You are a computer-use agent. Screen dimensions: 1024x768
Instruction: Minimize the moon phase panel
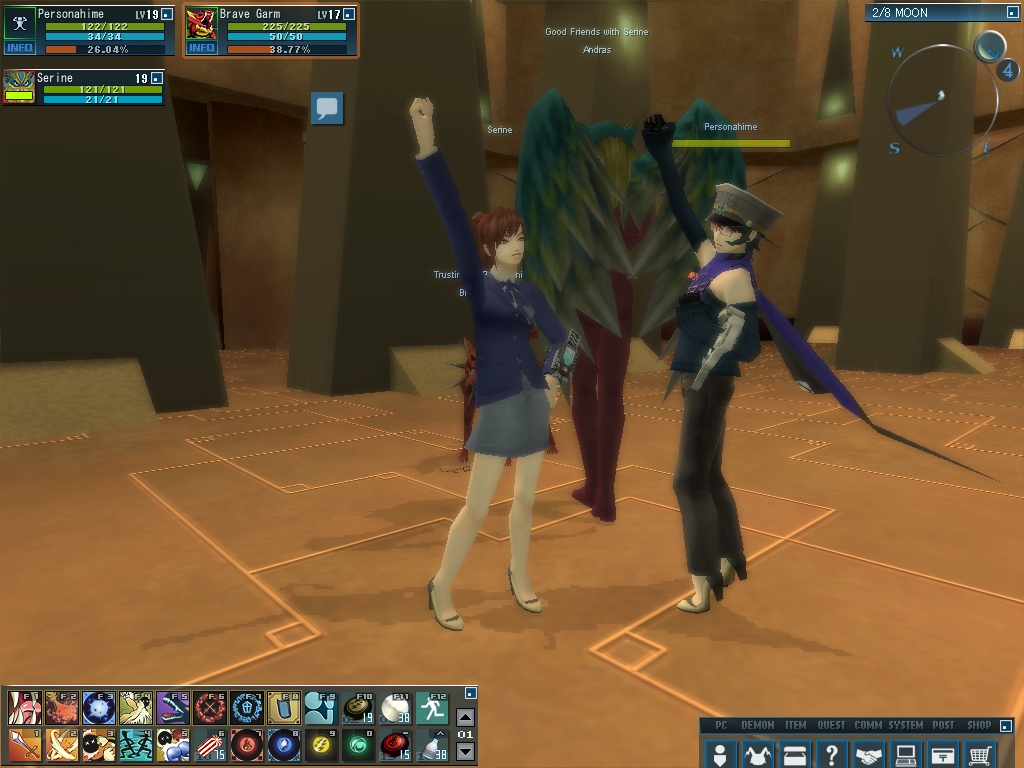click(1011, 13)
